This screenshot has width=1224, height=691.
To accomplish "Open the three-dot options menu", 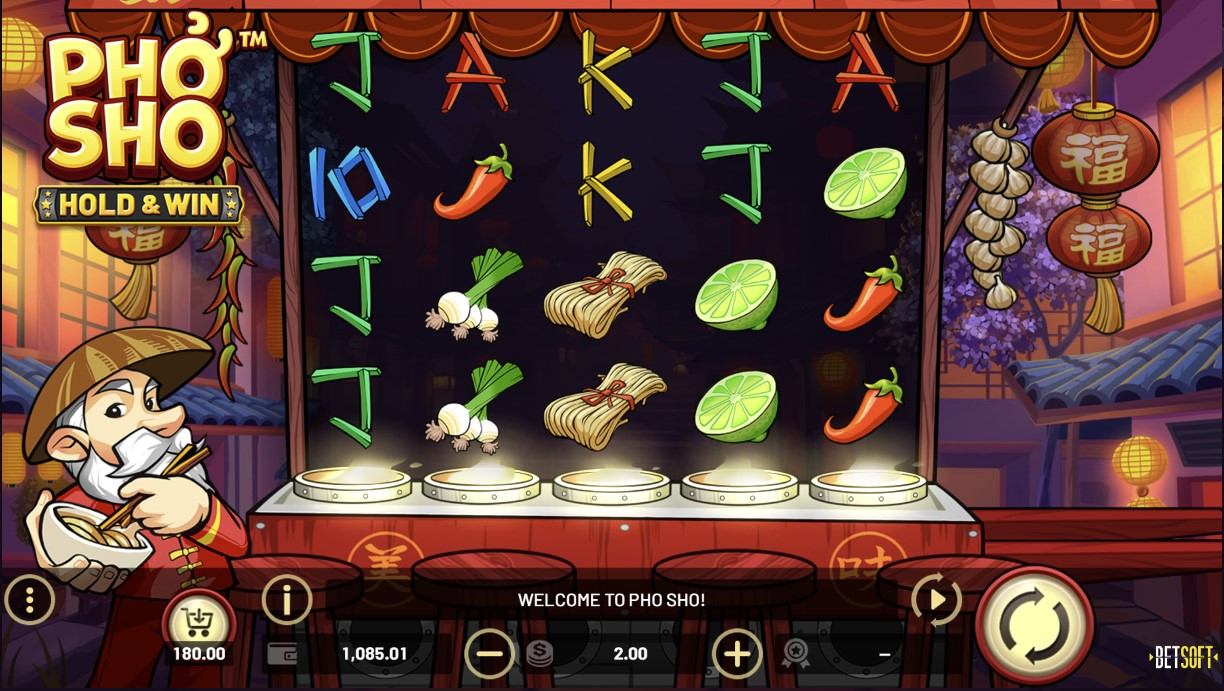I will click(30, 601).
